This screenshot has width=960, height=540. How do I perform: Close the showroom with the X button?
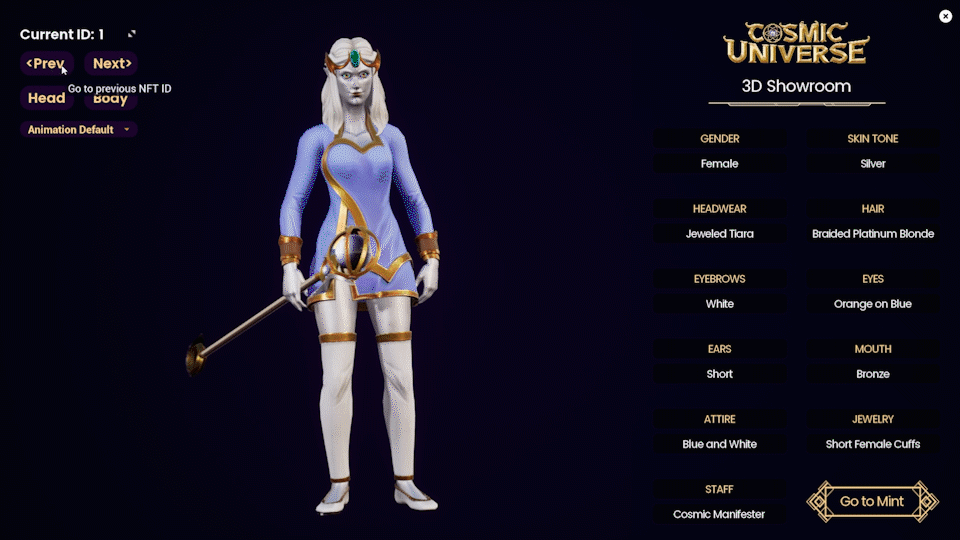pyautogui.click(x=945, y=16)
